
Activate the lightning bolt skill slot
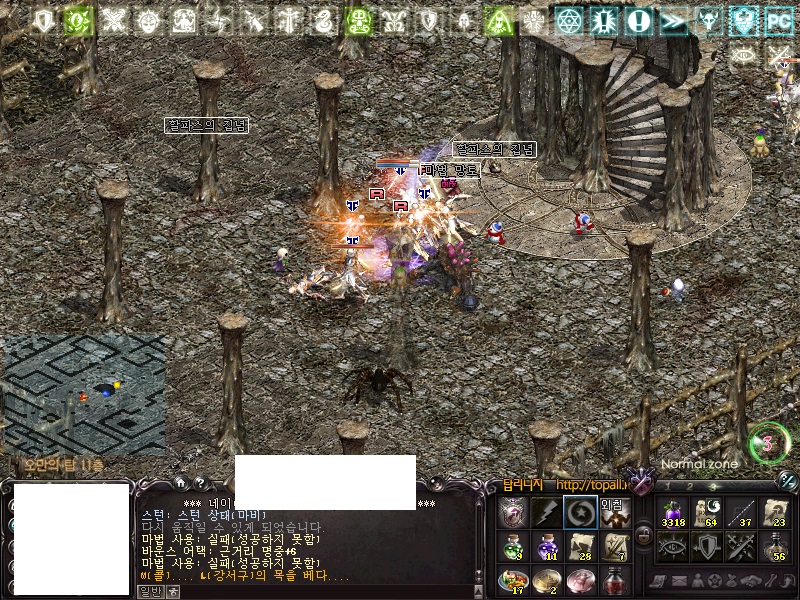545,513
